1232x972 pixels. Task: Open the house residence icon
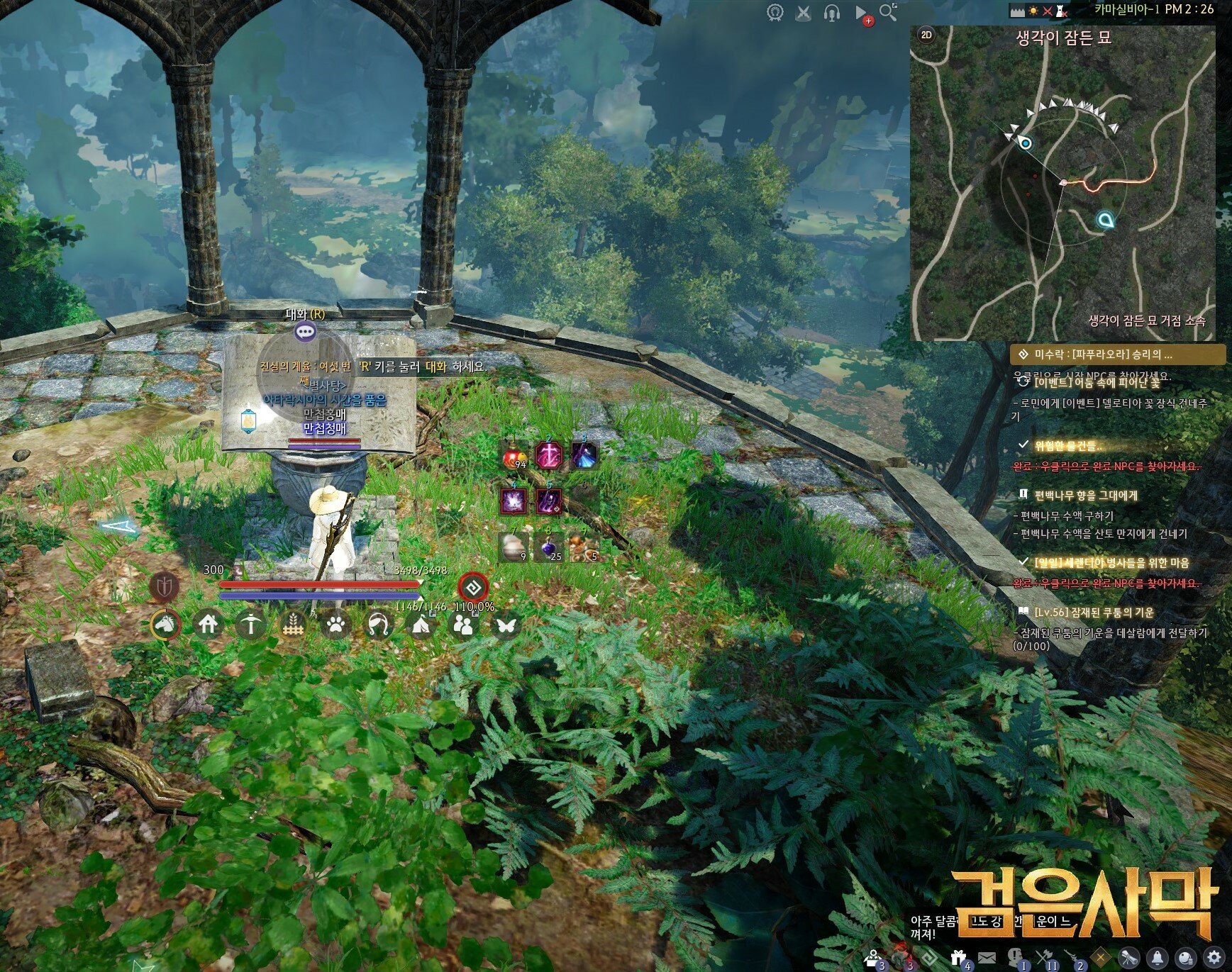(x=208, y=625)
